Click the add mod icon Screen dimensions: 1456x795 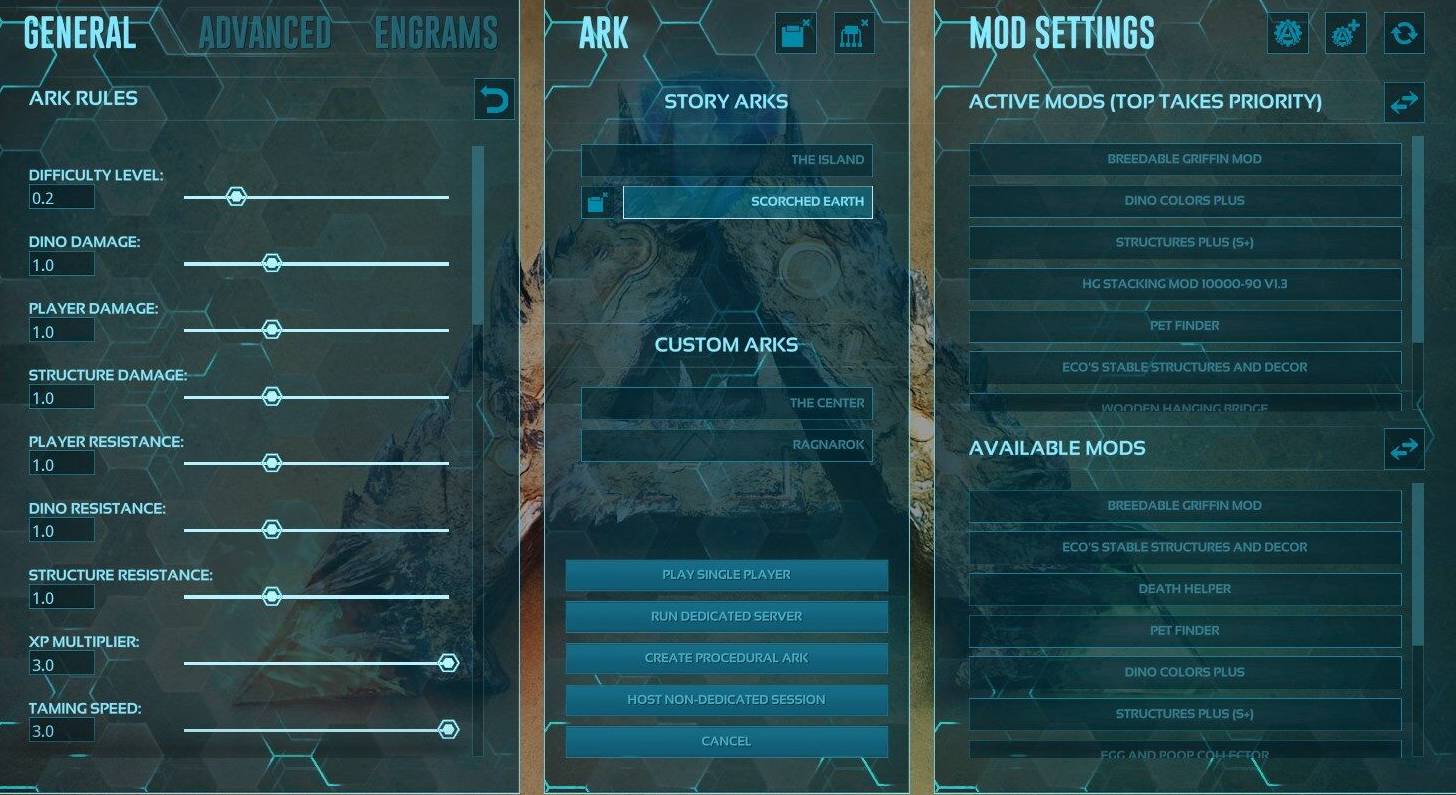[1345, 32]
